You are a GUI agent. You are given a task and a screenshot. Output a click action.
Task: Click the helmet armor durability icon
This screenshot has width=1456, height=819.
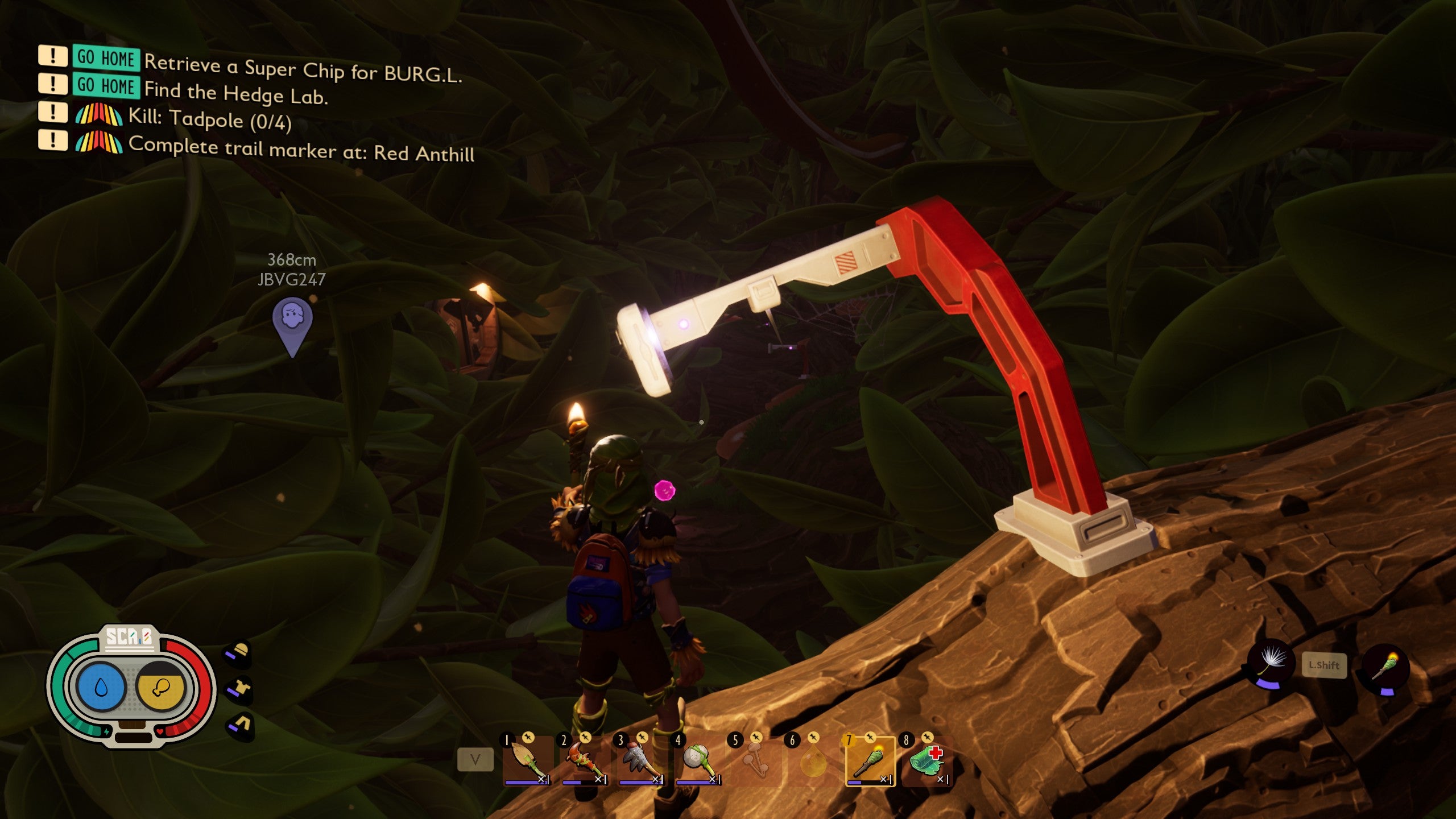coord(239,653)
